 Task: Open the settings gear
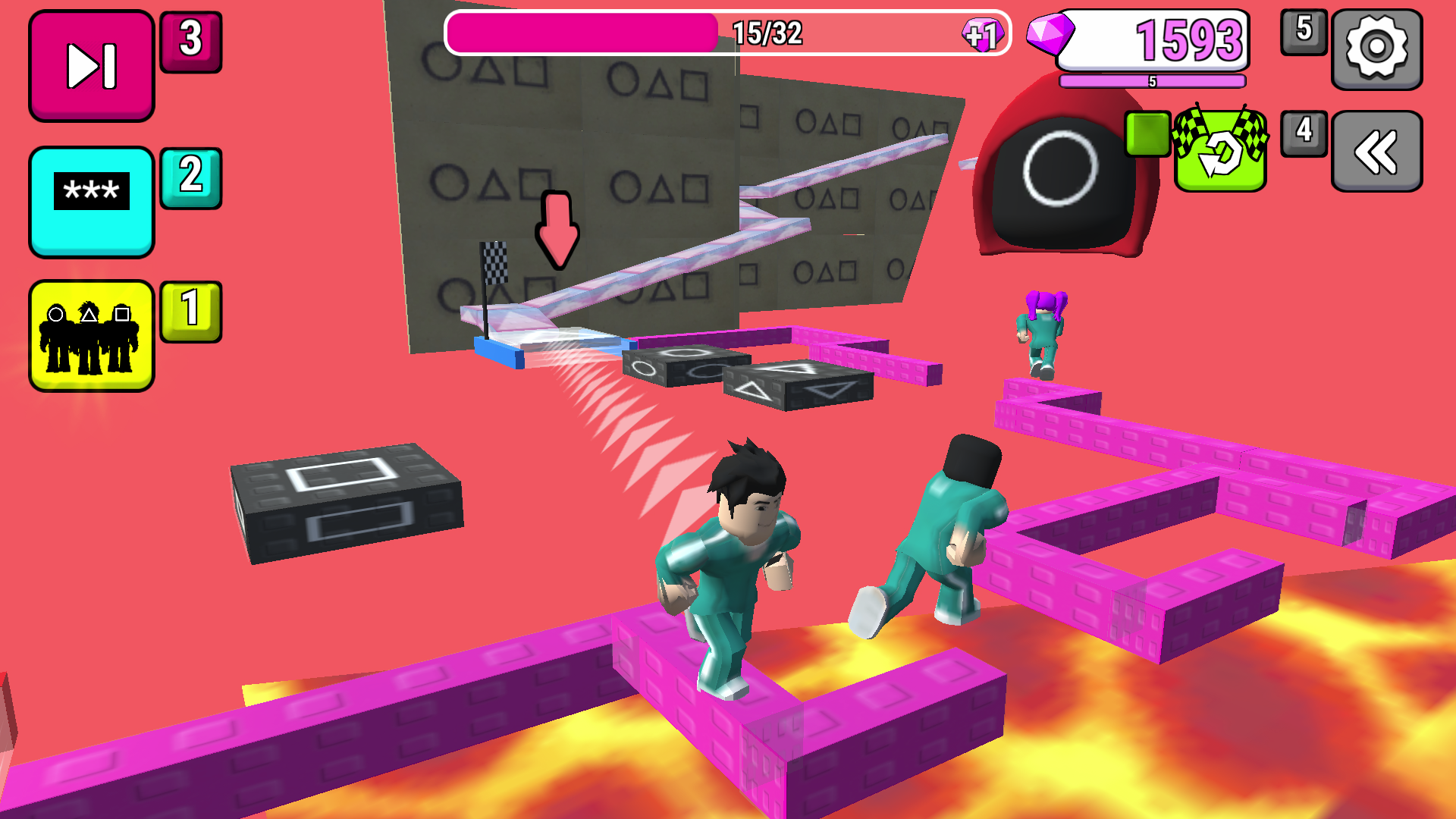pyautogui.click(x=1376, y=49)
